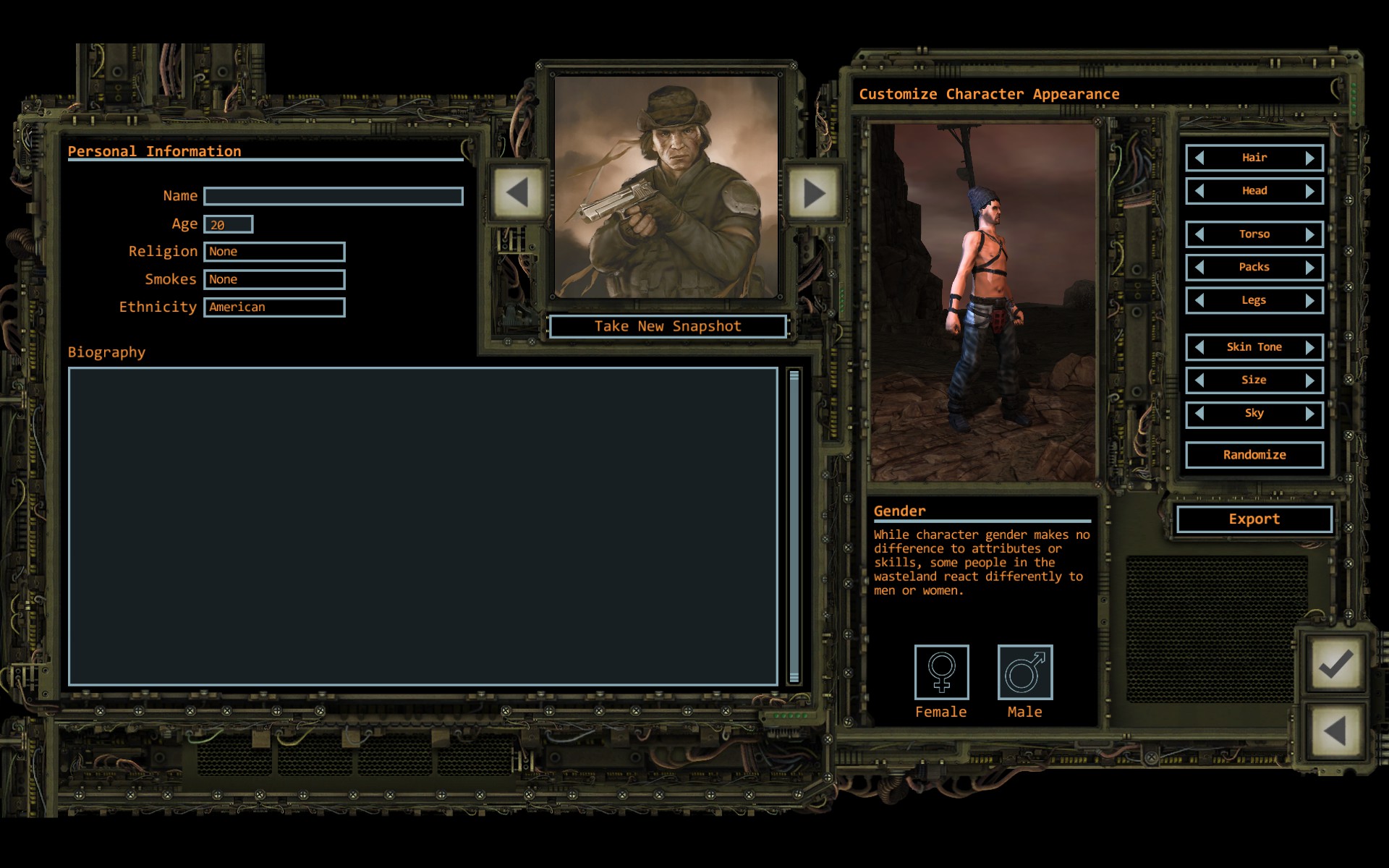The image size is (1389, 868).
Task: Cycle to next Hair style
Action: tap(1309, 158)
